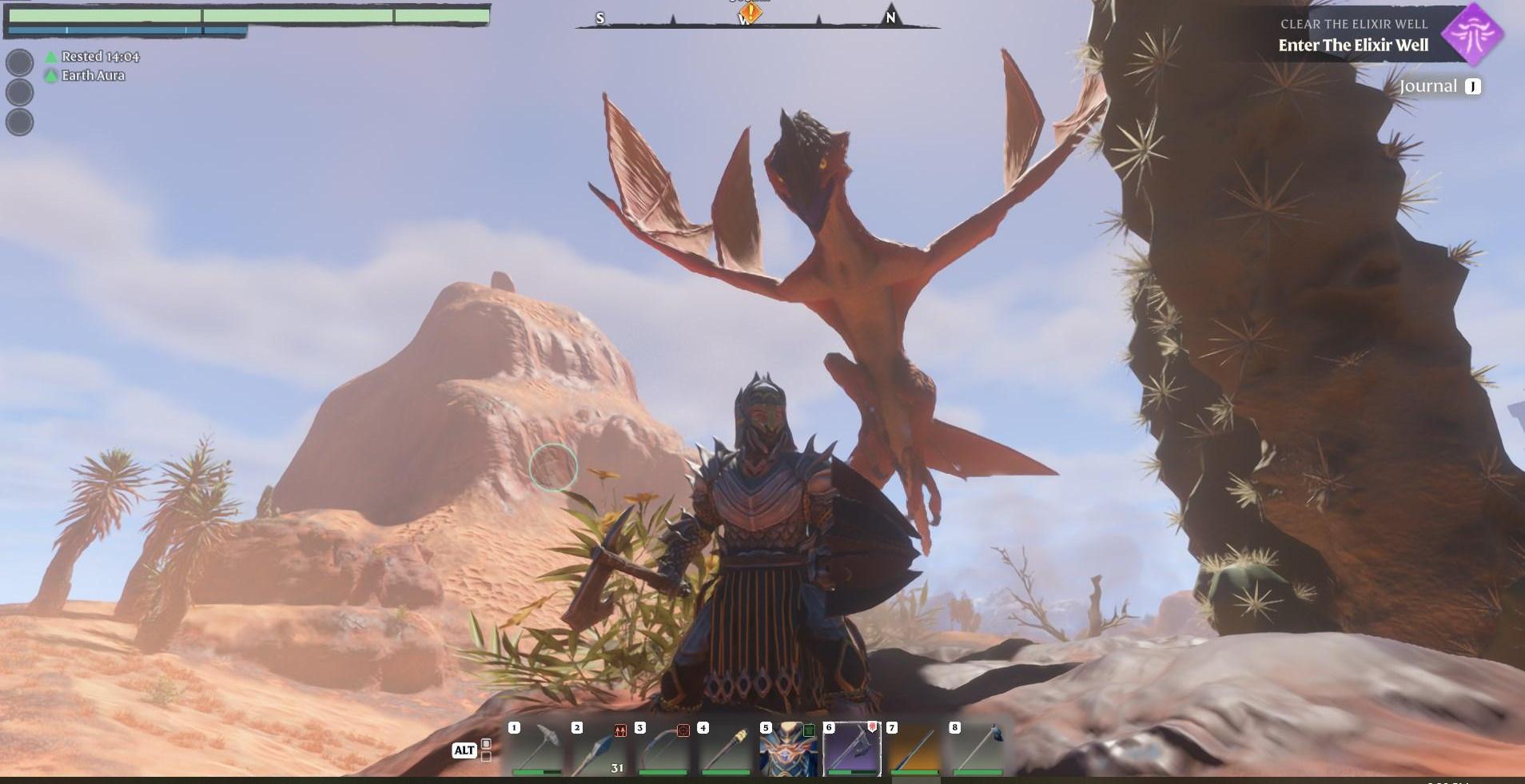Click the purple quest emblem icon
The image size is (1525, 784).
[1471, 34]
